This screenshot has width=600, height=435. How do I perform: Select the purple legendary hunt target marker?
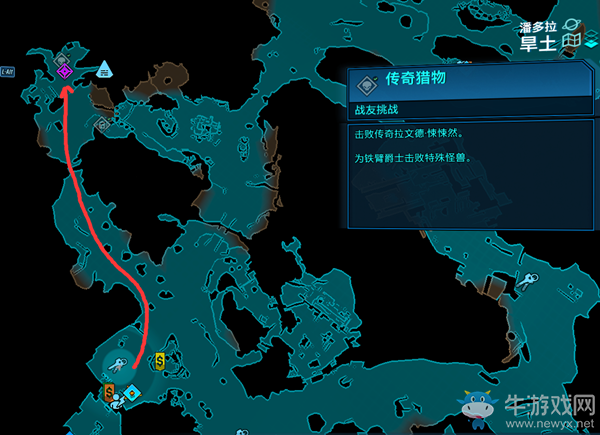click(64, 71)
